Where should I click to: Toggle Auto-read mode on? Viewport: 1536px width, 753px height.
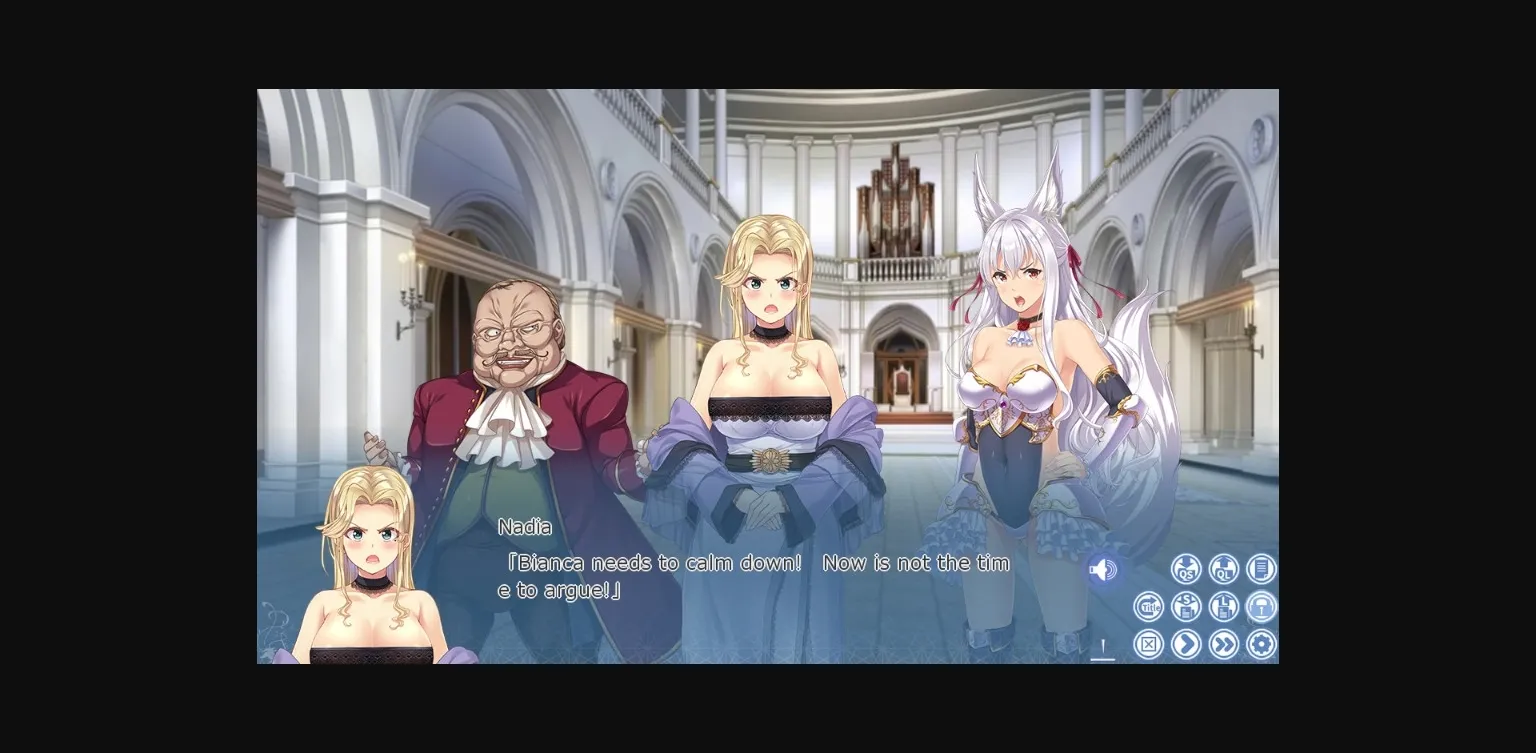click(x=1261, y=606)
